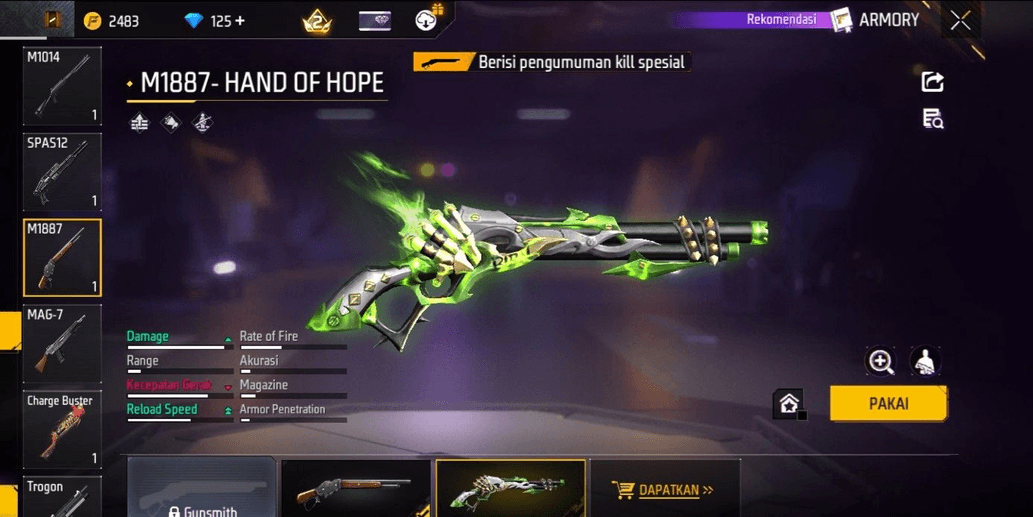Choose the SPAS12 weapon entry
Viewport: 1033px width, 517px height.
pyautogui.click(x=62, y=171)
